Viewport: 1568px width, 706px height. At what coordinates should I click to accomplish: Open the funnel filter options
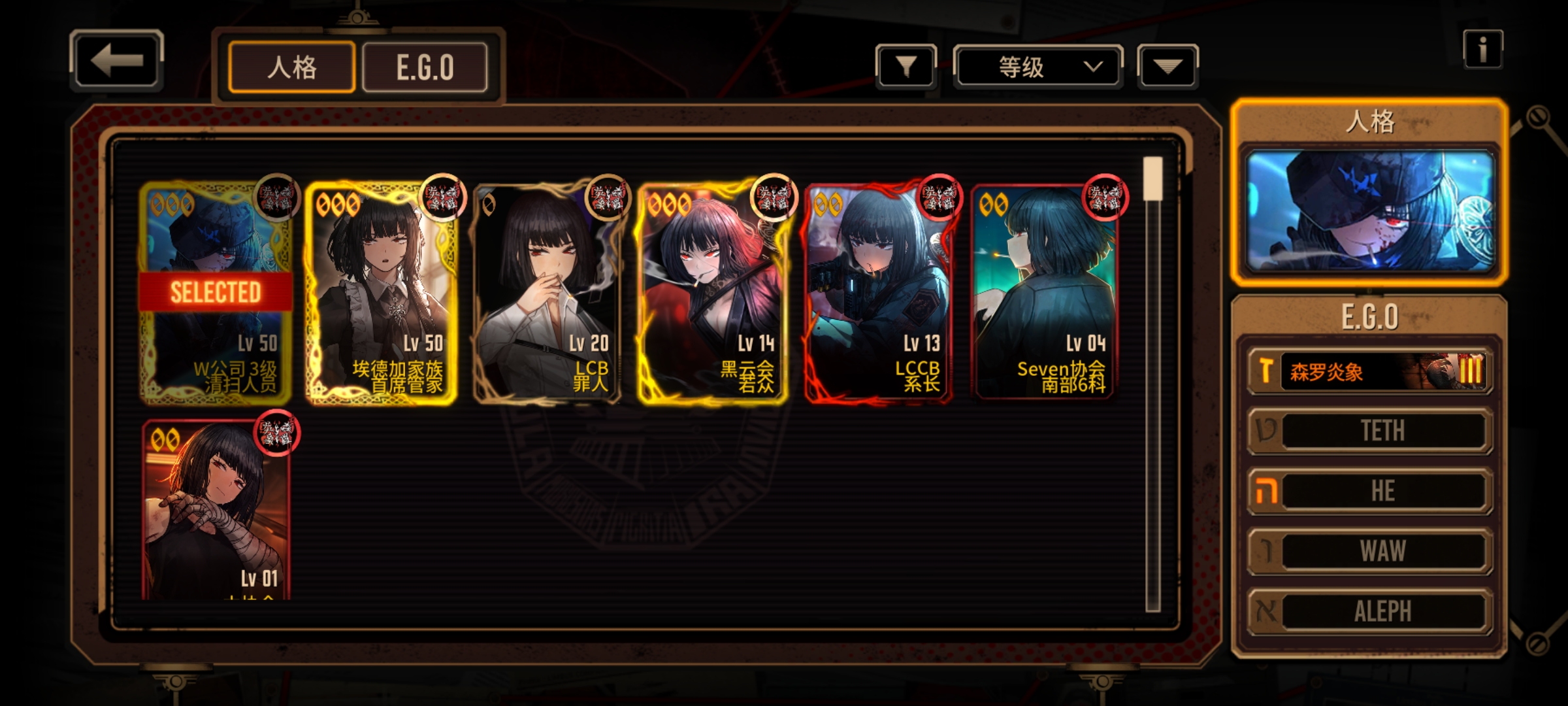(x=906, y=66)
